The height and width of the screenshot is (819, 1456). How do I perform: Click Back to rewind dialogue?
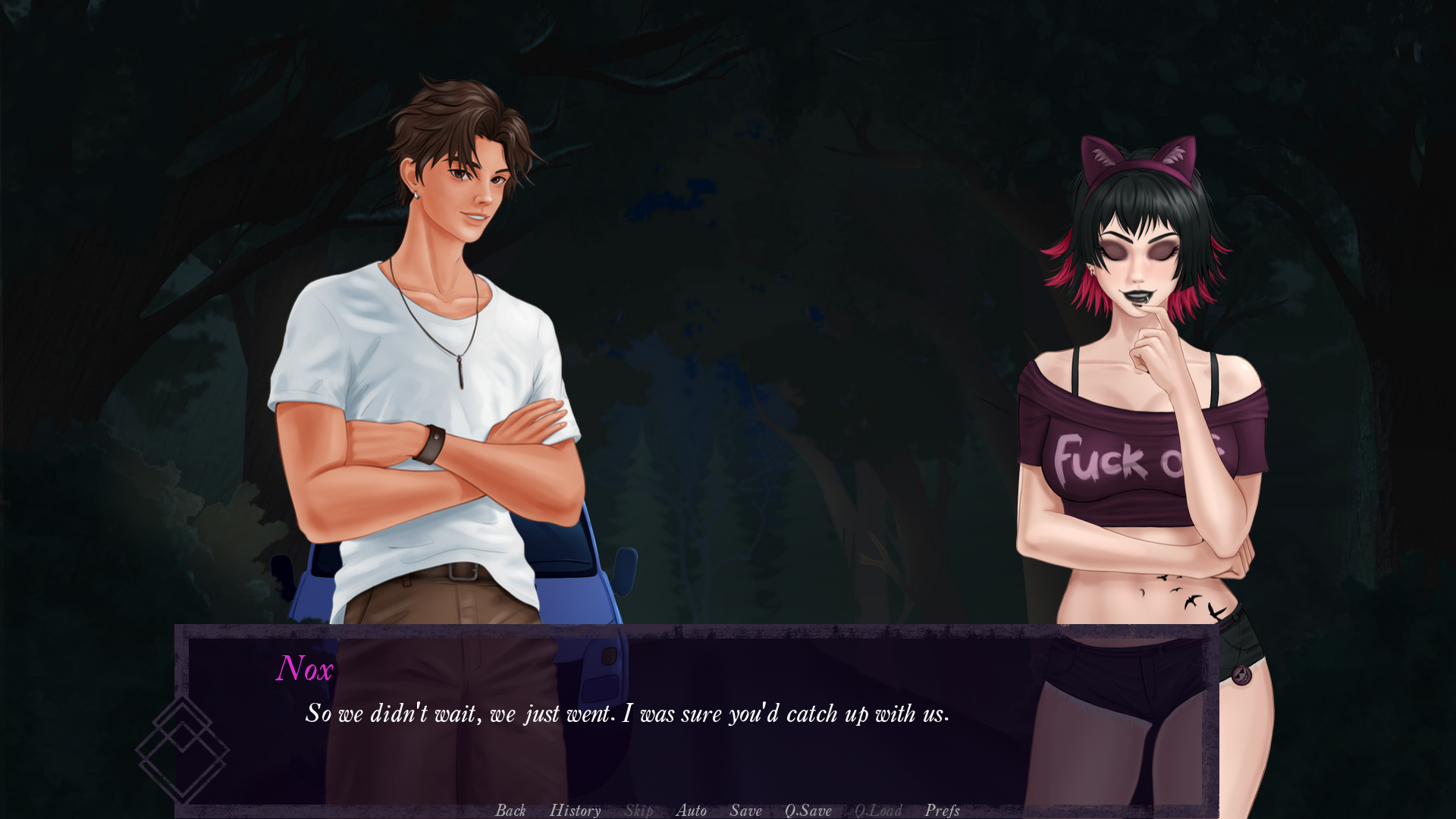tap(511, 811)
